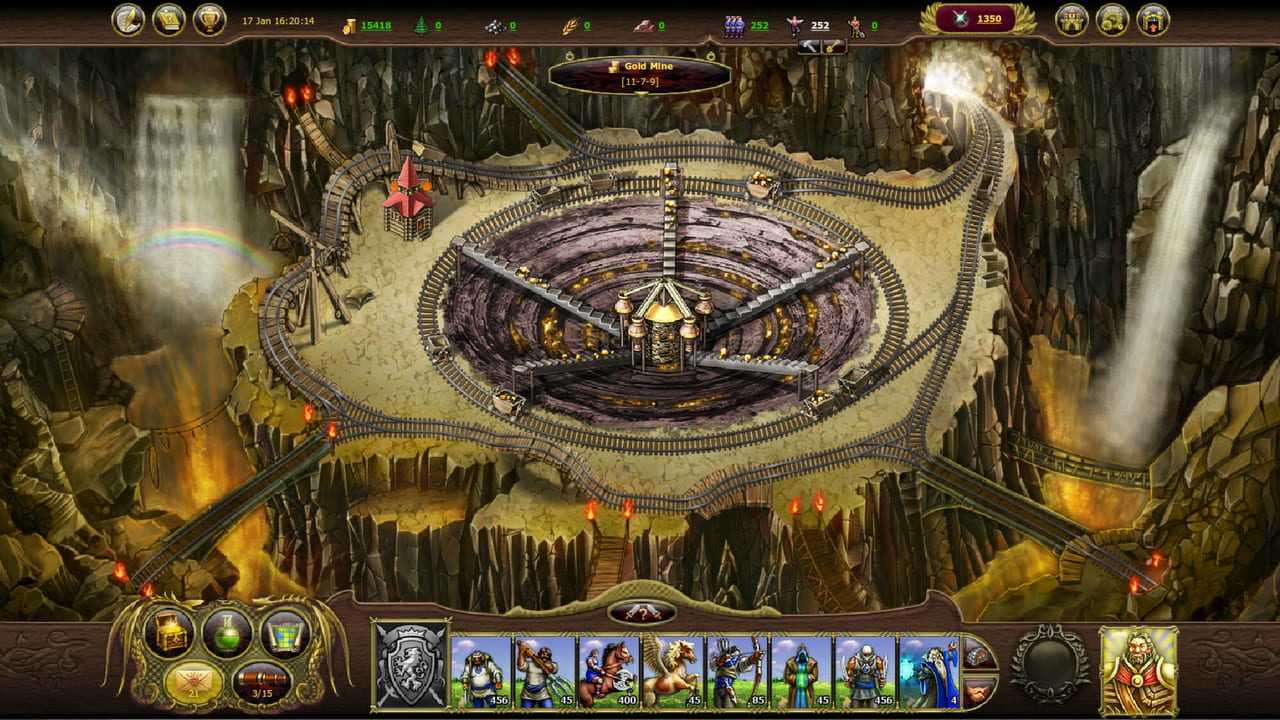
Task: Click the spyglass showing 3/15
Action: tap(261, 683)
